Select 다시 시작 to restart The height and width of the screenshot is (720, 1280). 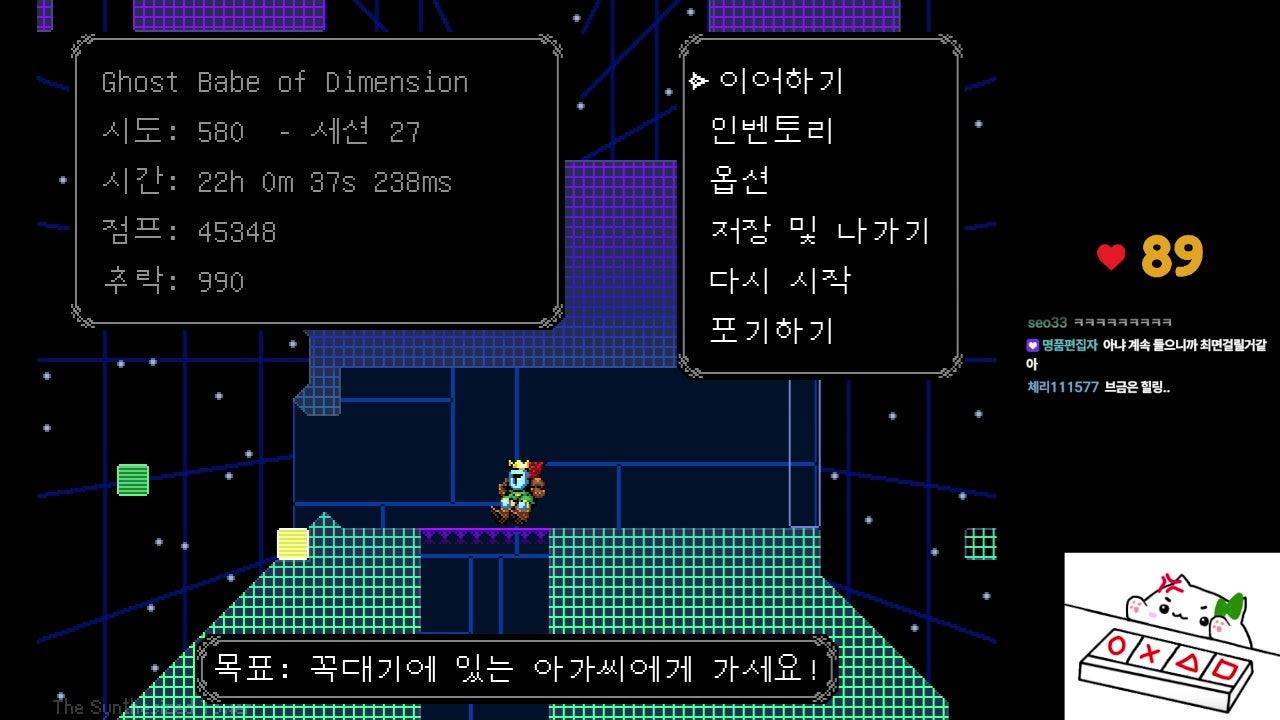(x=780, y=281)
